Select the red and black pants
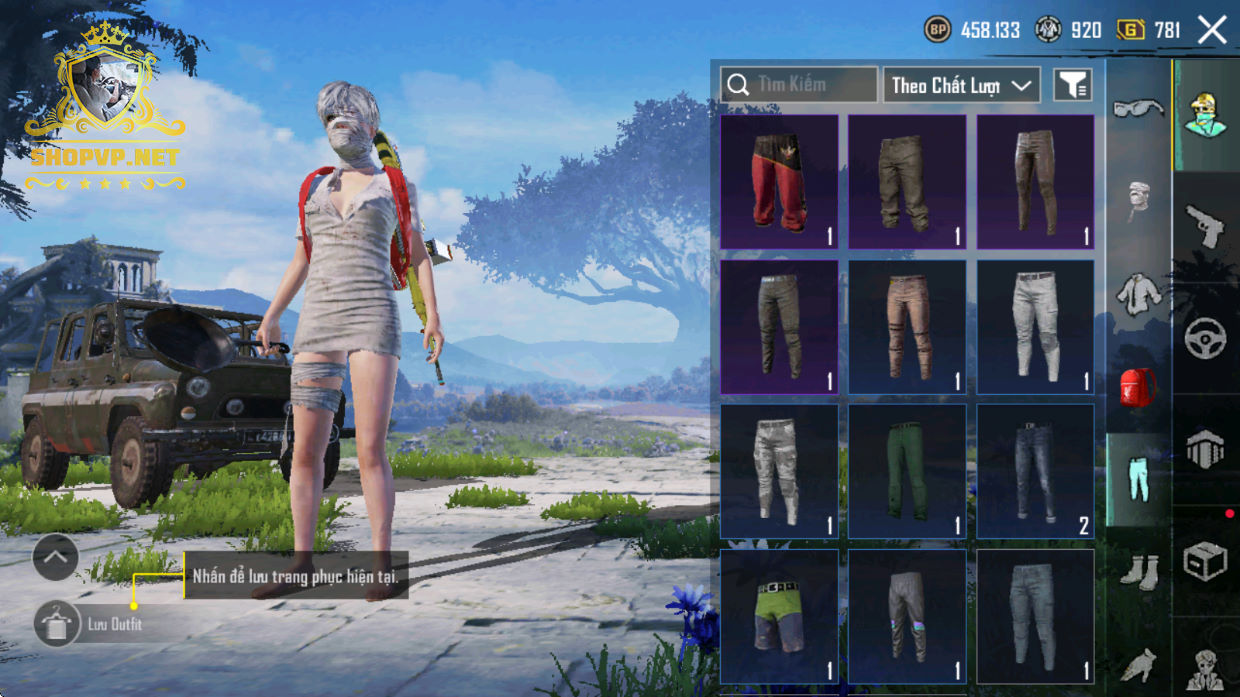The height and width of the screenshot is (697, 1240). [x=779, y=182]
